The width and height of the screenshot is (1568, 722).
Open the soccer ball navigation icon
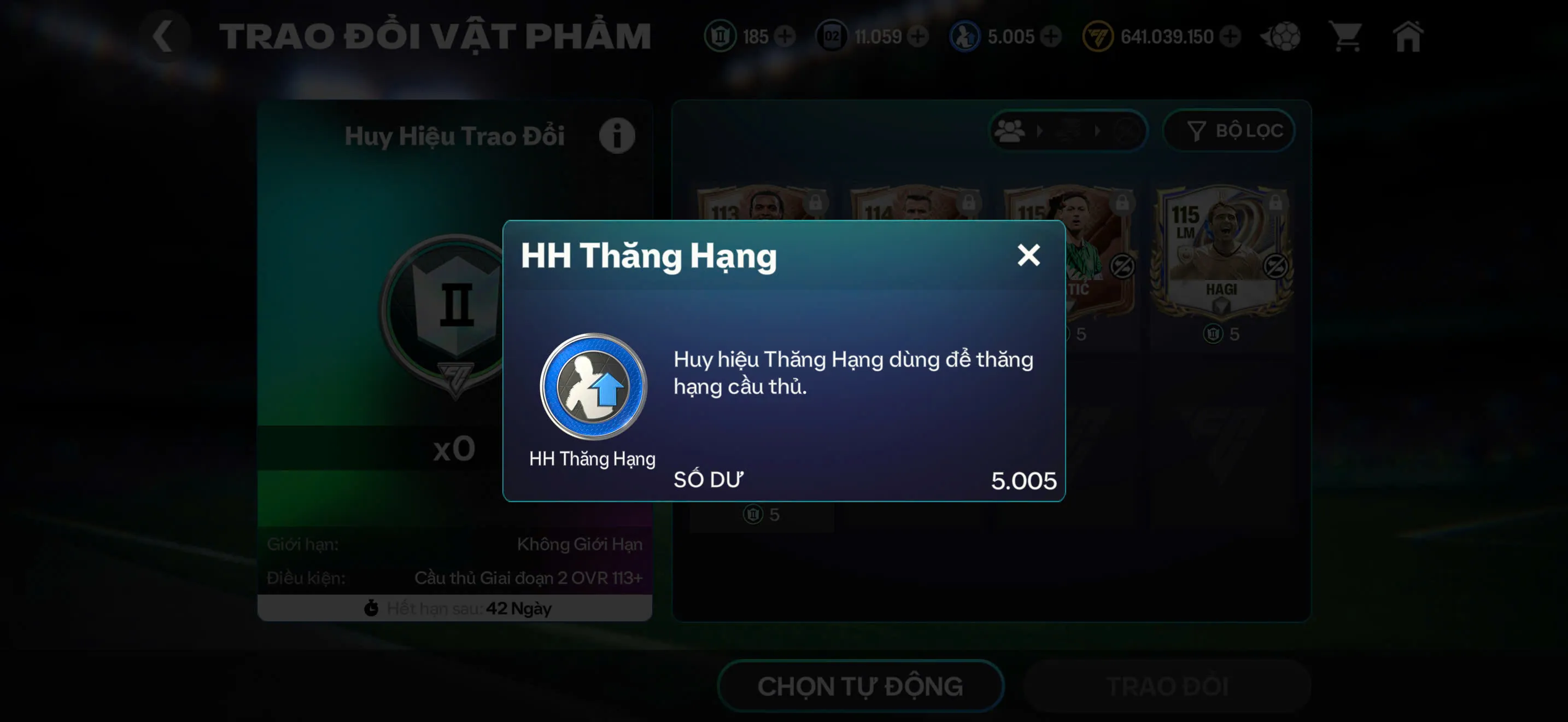tap(1279, 37)
